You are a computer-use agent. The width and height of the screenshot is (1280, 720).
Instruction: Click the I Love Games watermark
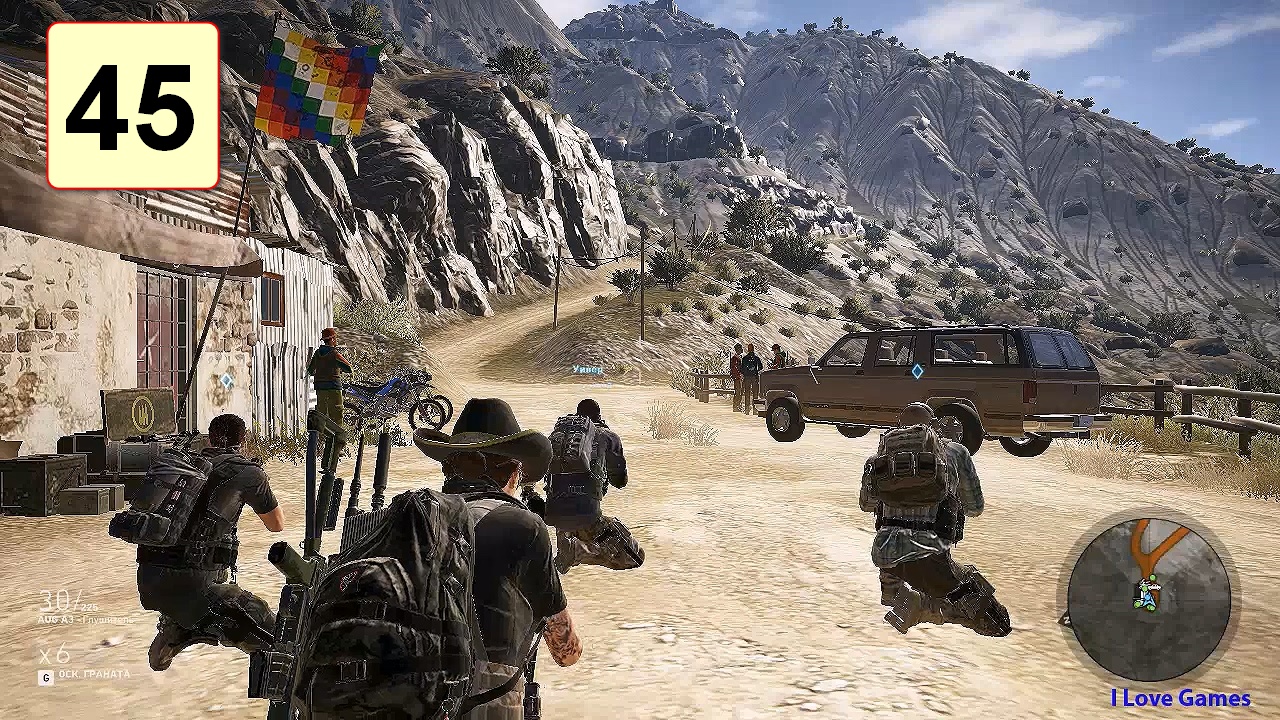pos(1180,698)
